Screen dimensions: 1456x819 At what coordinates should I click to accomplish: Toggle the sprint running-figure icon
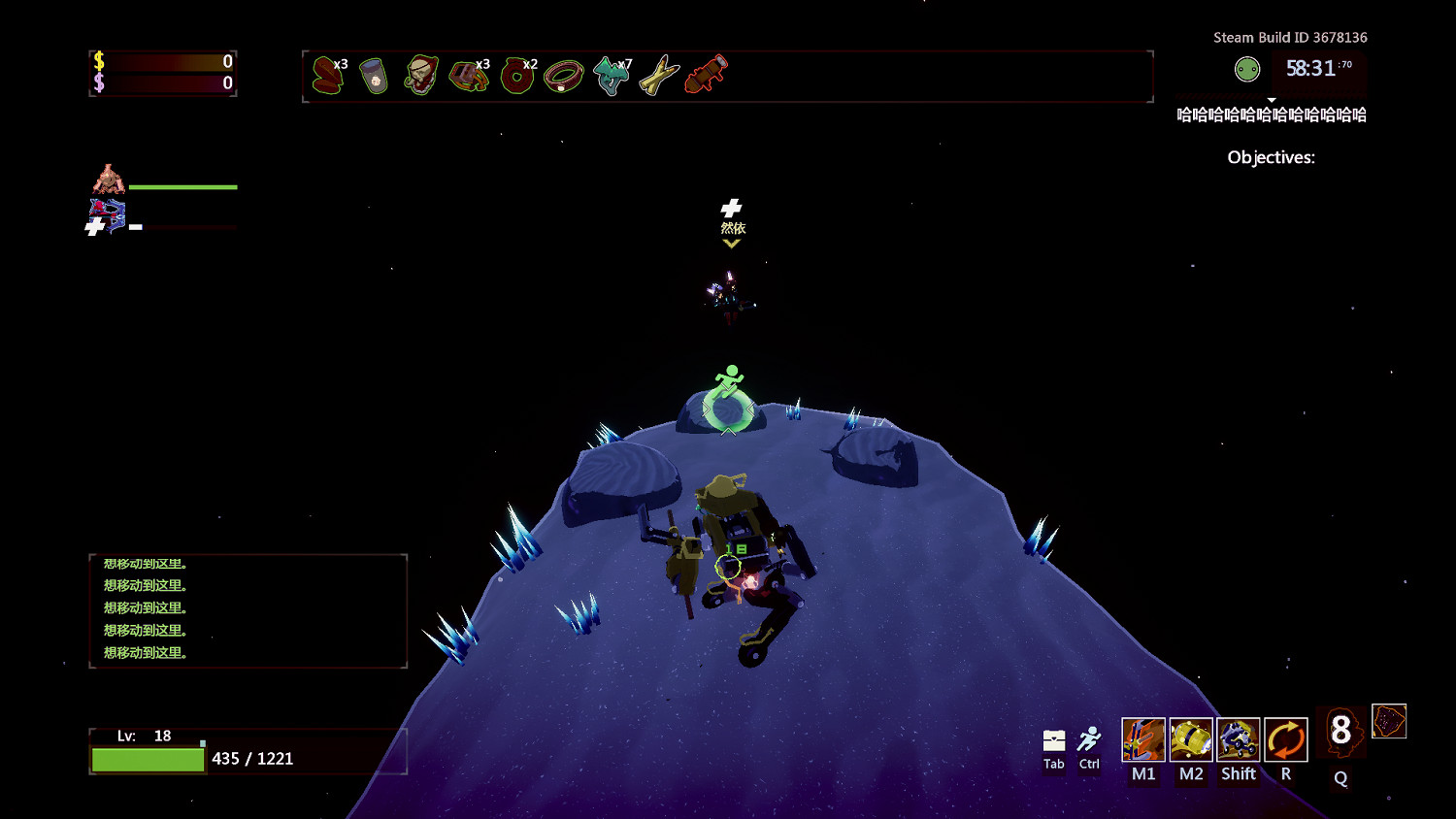1089,740
